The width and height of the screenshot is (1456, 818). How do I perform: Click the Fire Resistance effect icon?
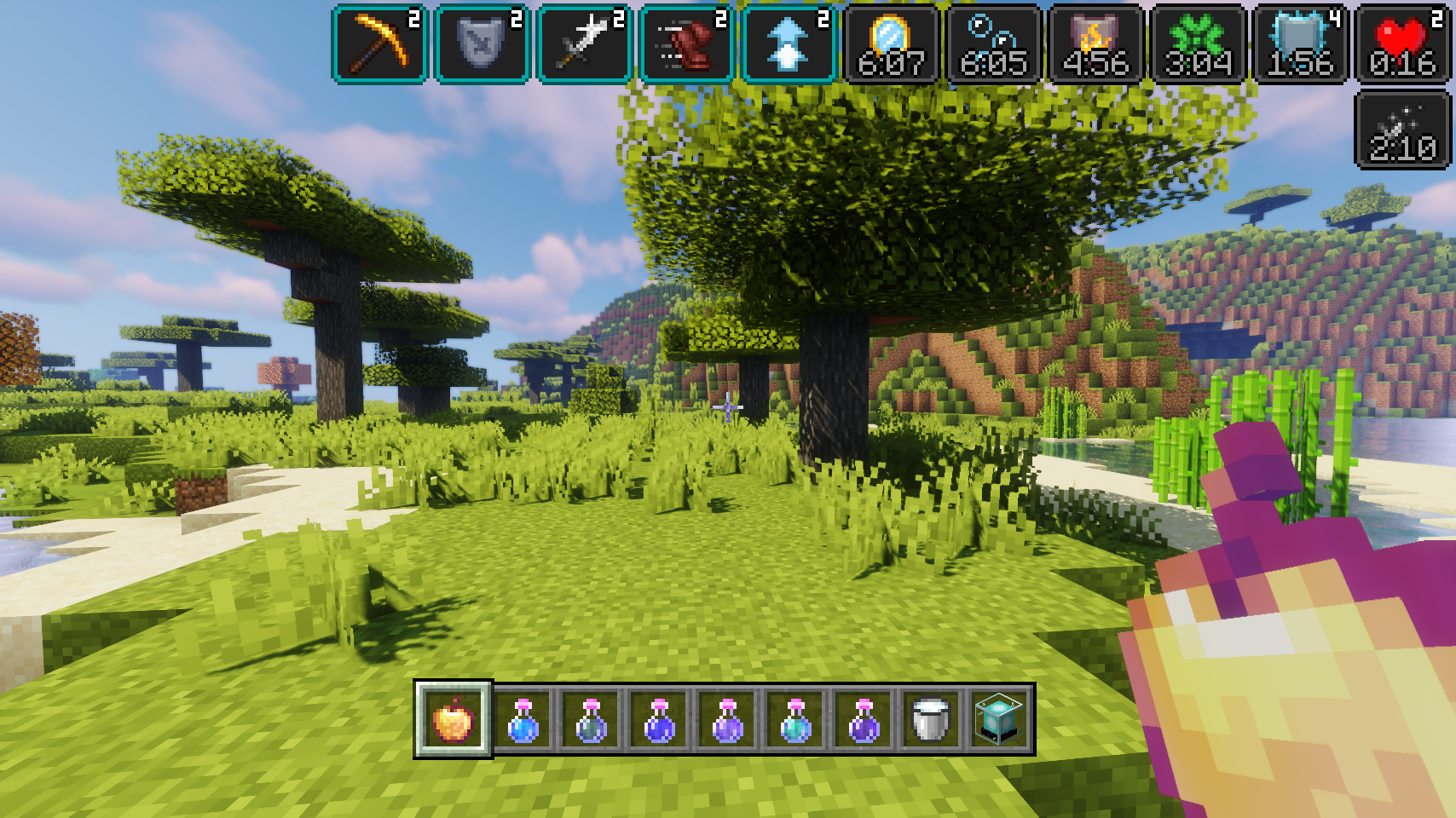coord(1096,44)
